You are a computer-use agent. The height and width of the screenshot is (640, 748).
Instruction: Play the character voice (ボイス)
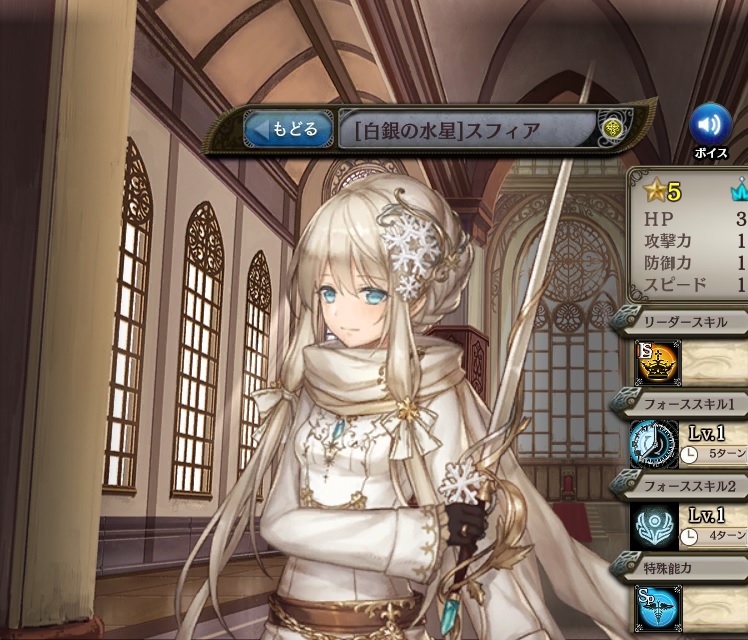[x=710, y=125]
